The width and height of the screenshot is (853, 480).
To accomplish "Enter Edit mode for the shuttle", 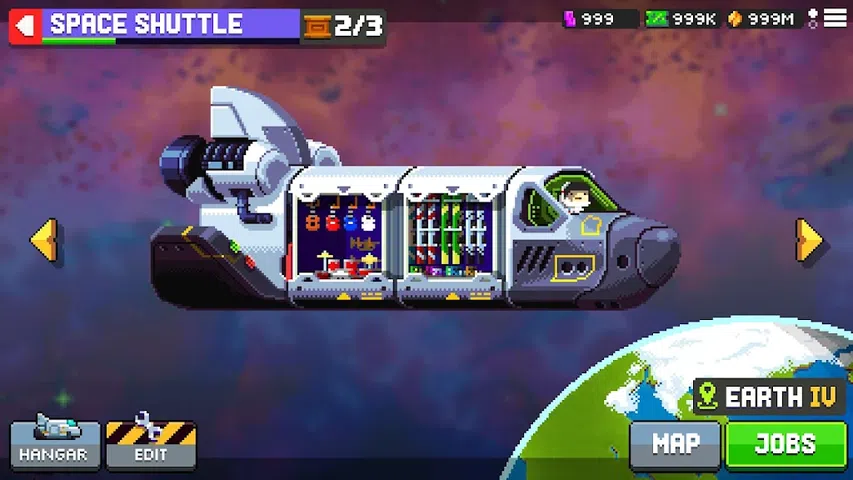I will pyautogui.click(x=151, y=443).
